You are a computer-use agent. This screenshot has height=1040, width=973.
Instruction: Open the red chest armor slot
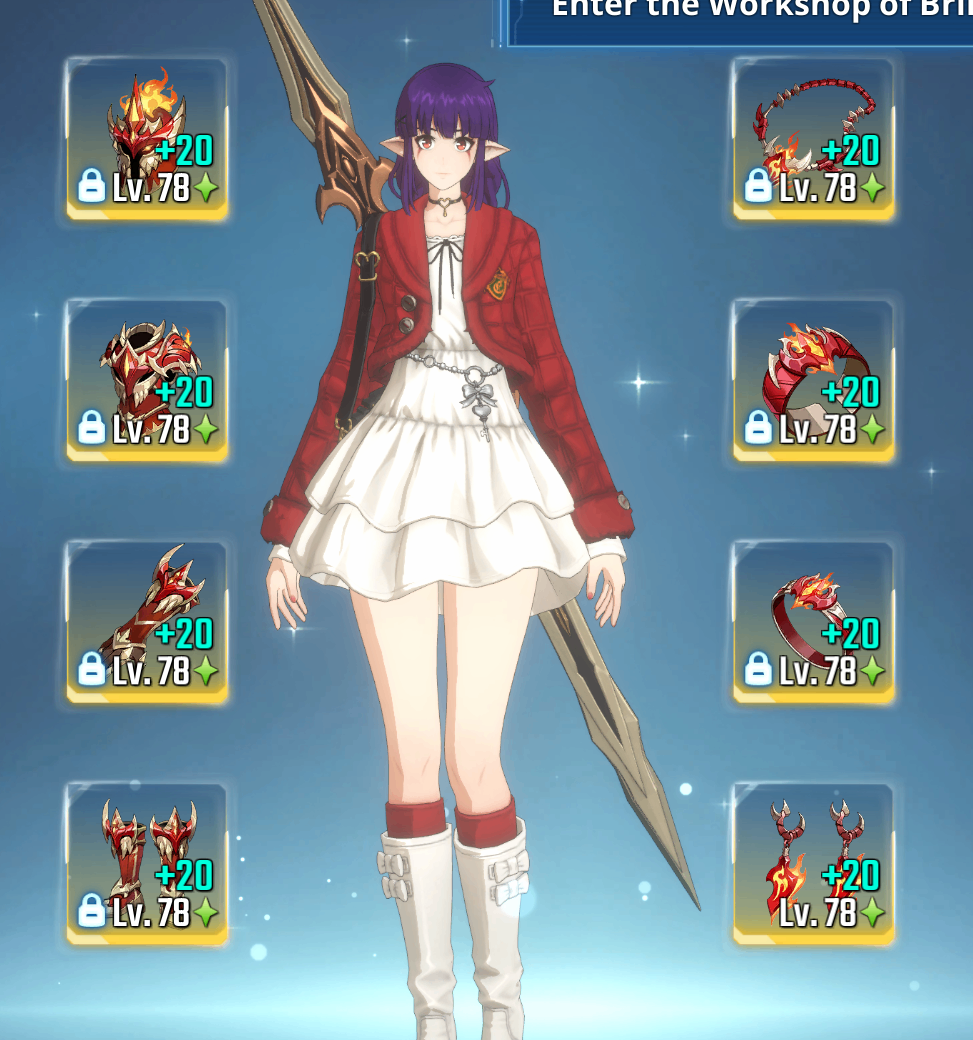pos(147,380)
